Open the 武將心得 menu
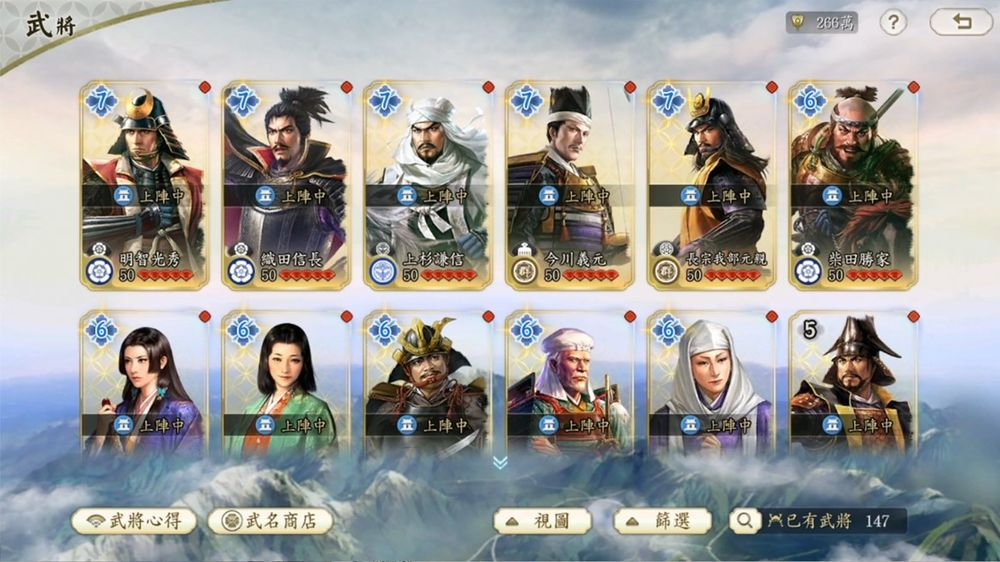This screenshot has height=562, width=1000. [134, 520]
